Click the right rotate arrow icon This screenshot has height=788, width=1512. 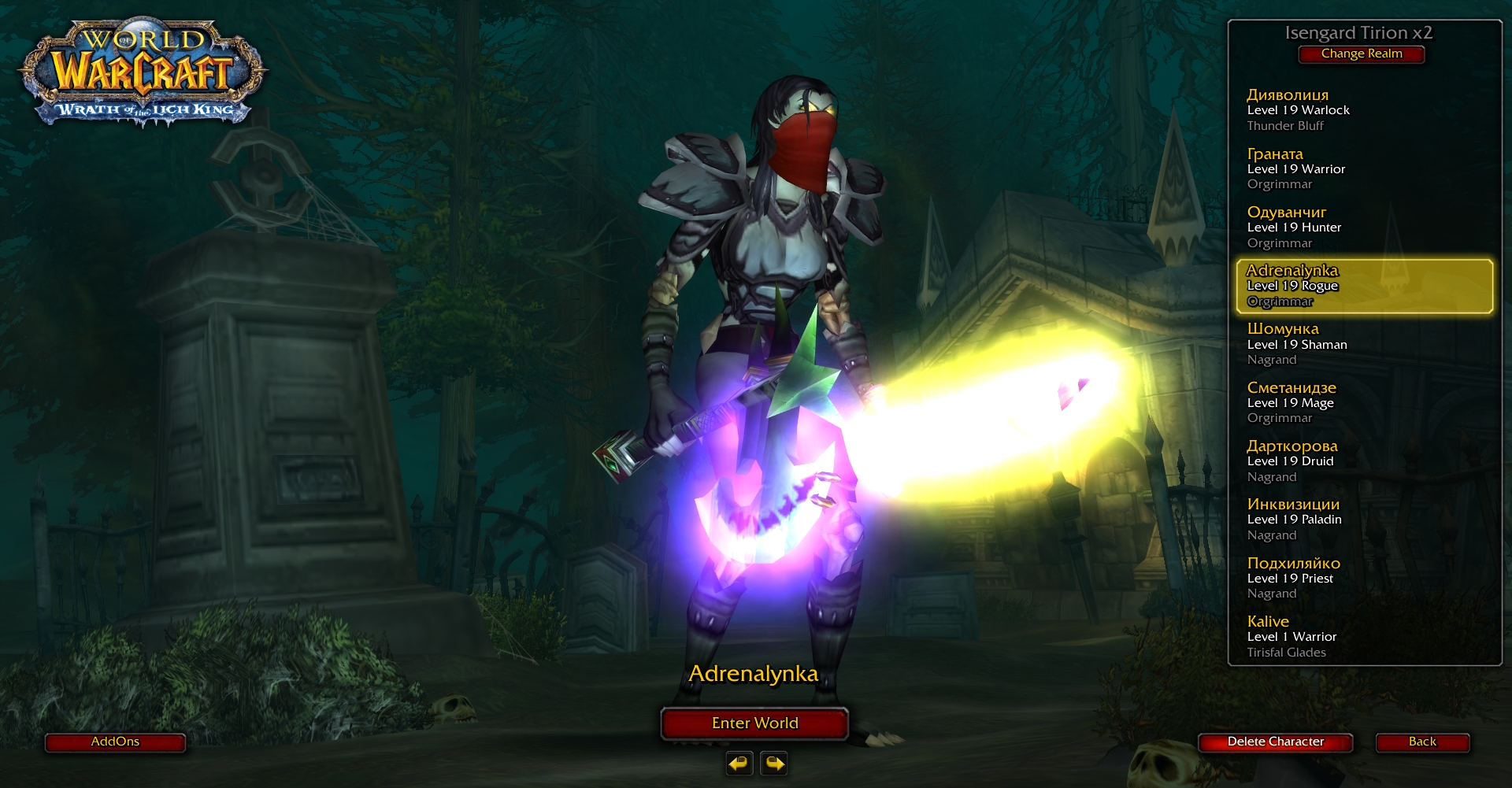773,763
